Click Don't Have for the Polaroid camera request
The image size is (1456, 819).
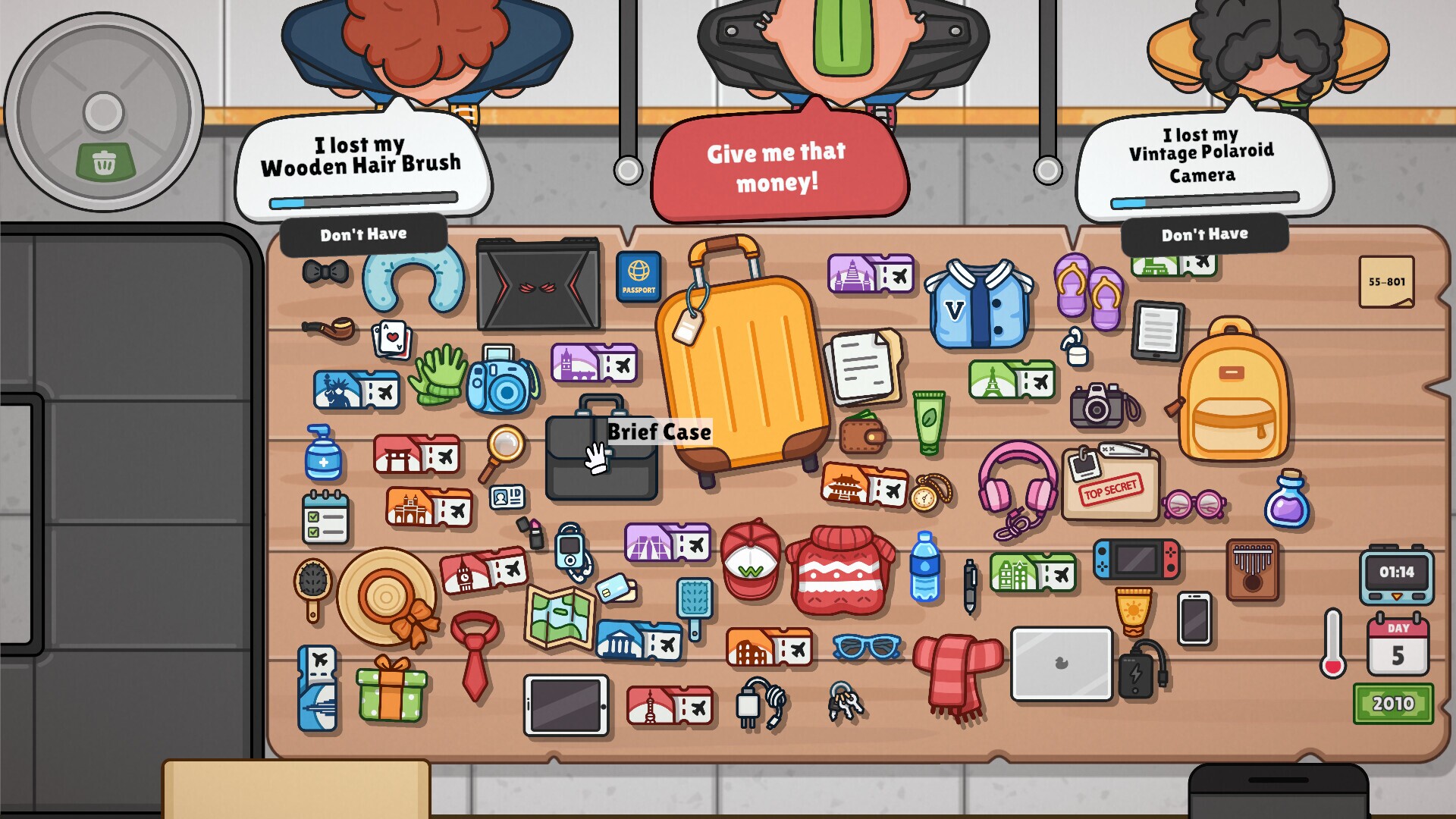[x=1204, y=234]
